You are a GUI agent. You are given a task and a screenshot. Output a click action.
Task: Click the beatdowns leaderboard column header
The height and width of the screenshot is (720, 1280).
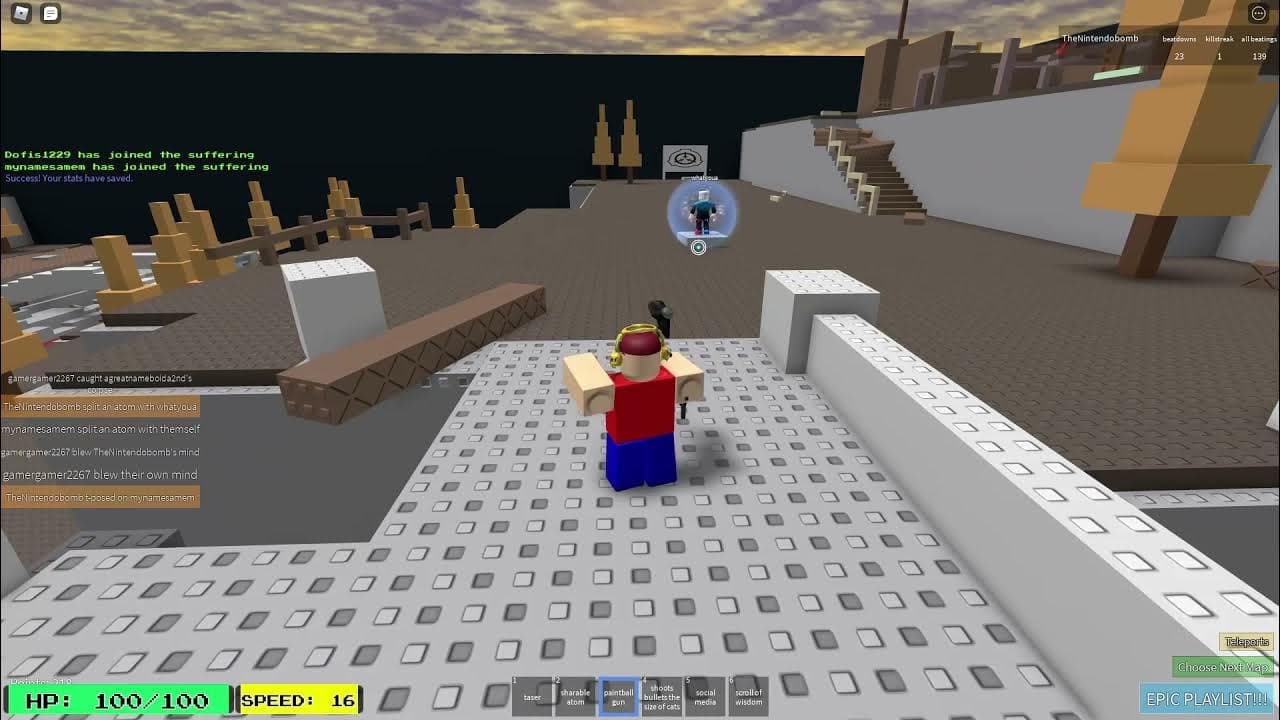pos(1180,38)
